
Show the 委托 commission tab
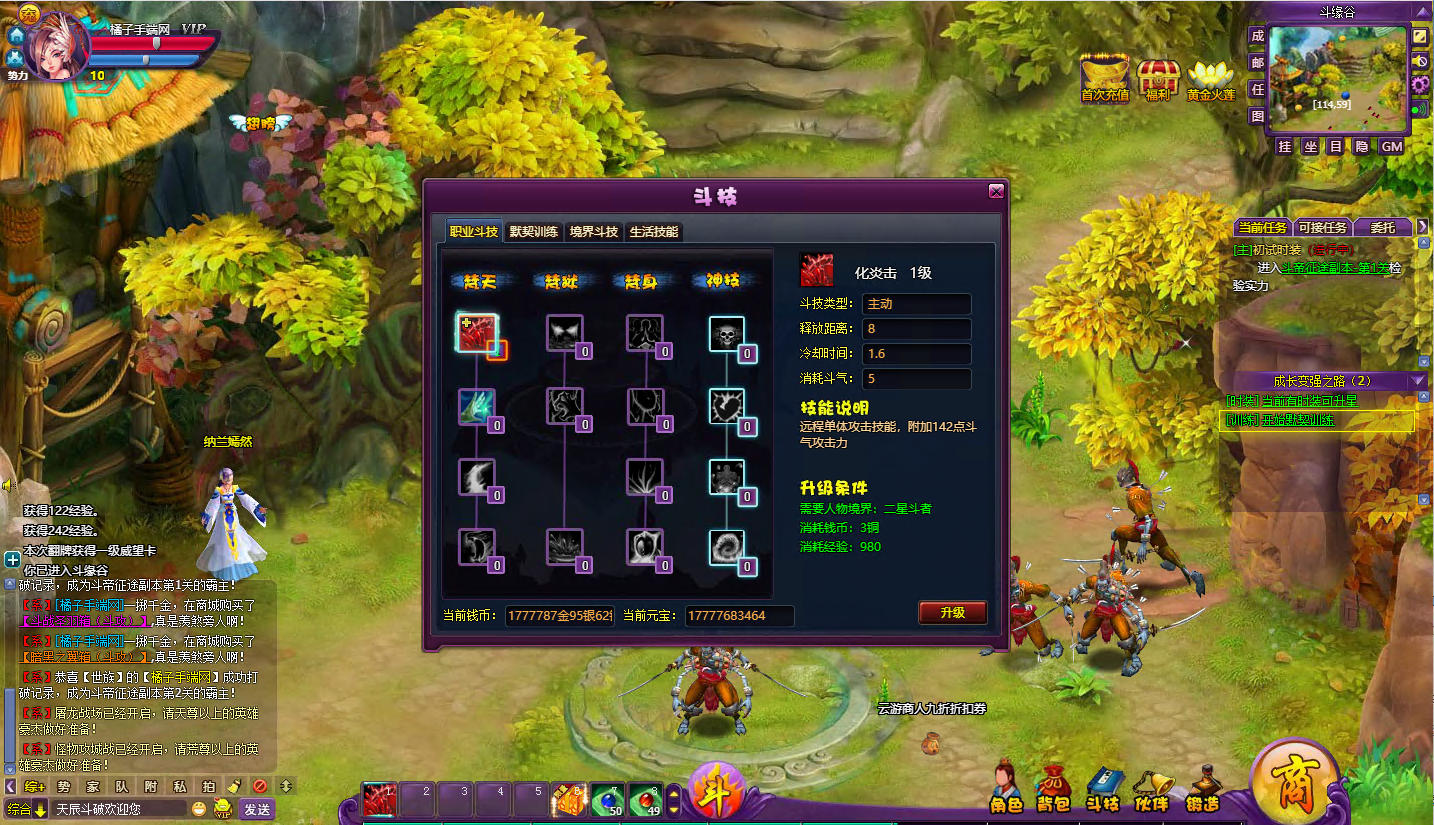pos(1382,227)
